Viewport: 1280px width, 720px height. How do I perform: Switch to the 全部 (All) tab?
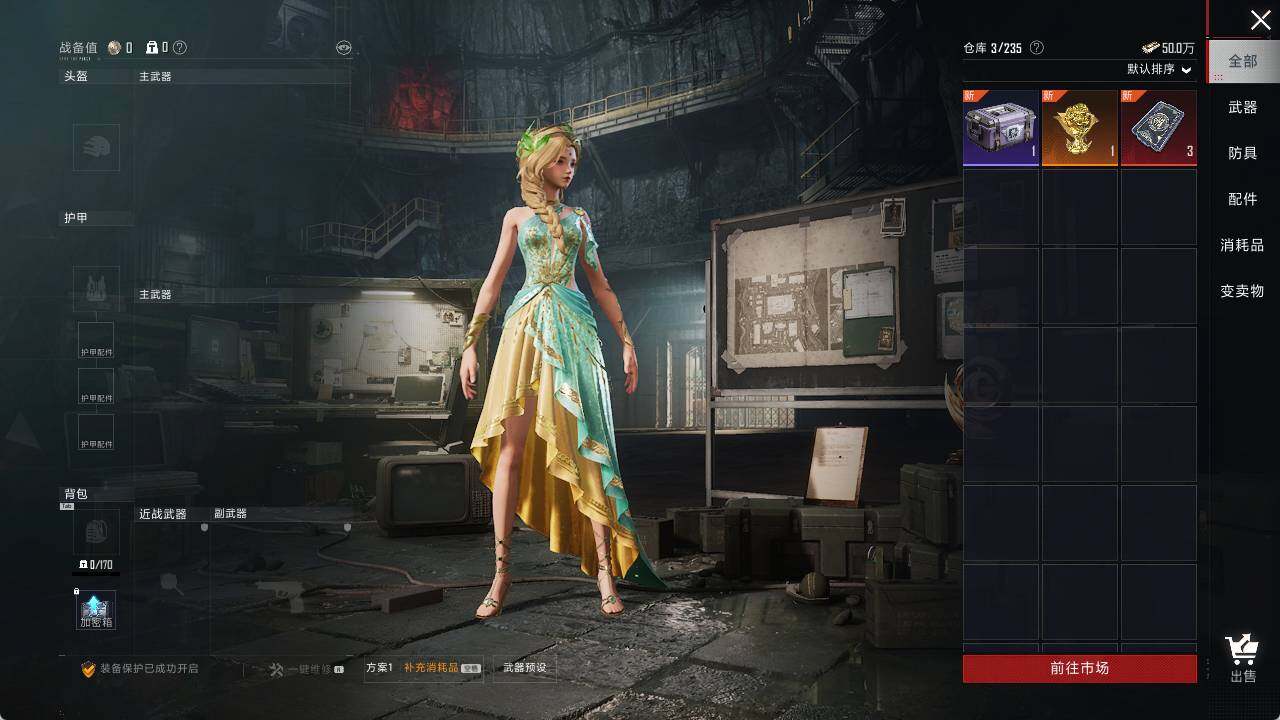[1243, 61]
